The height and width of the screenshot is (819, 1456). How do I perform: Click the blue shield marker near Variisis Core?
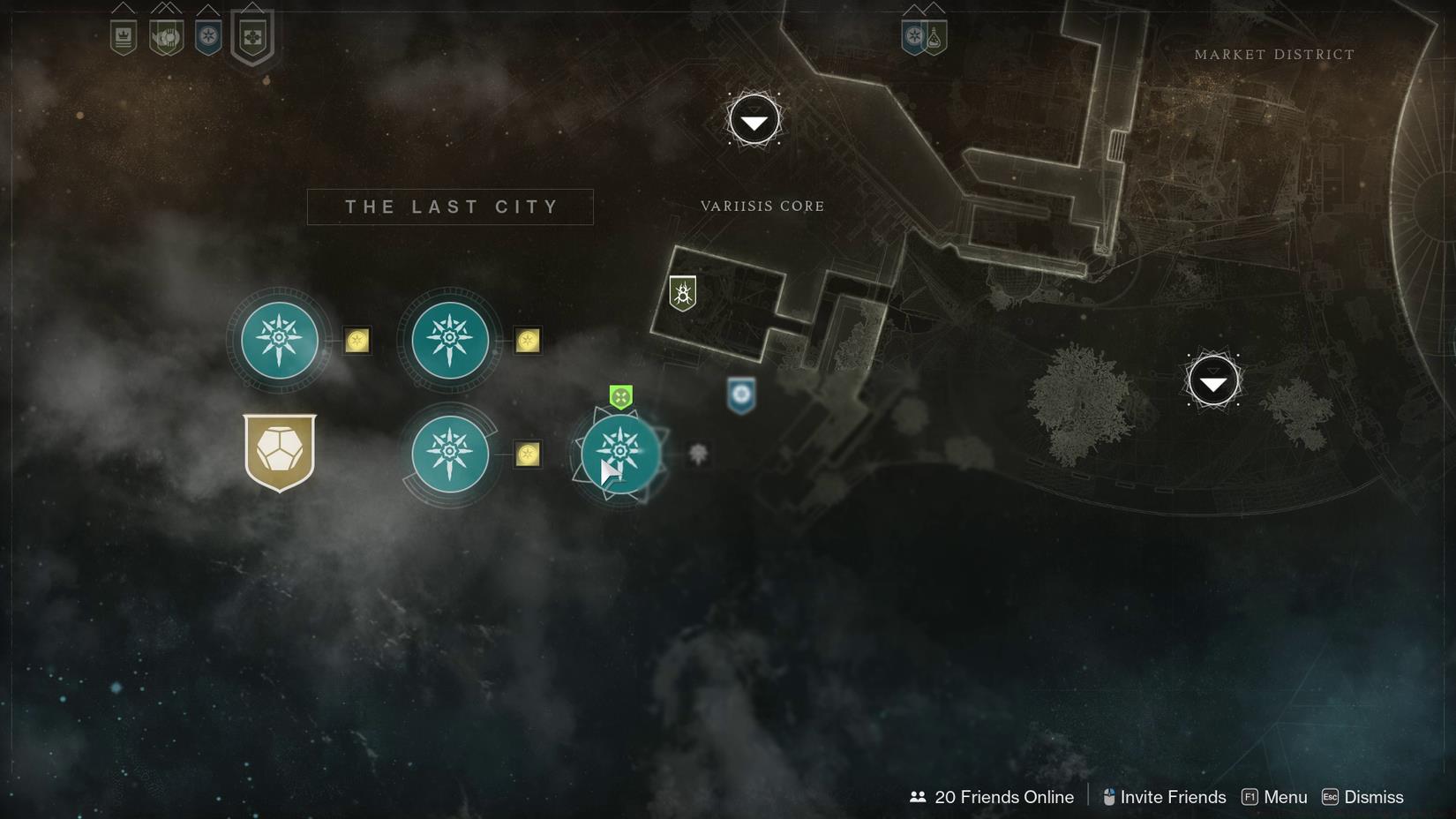(740, 395)
